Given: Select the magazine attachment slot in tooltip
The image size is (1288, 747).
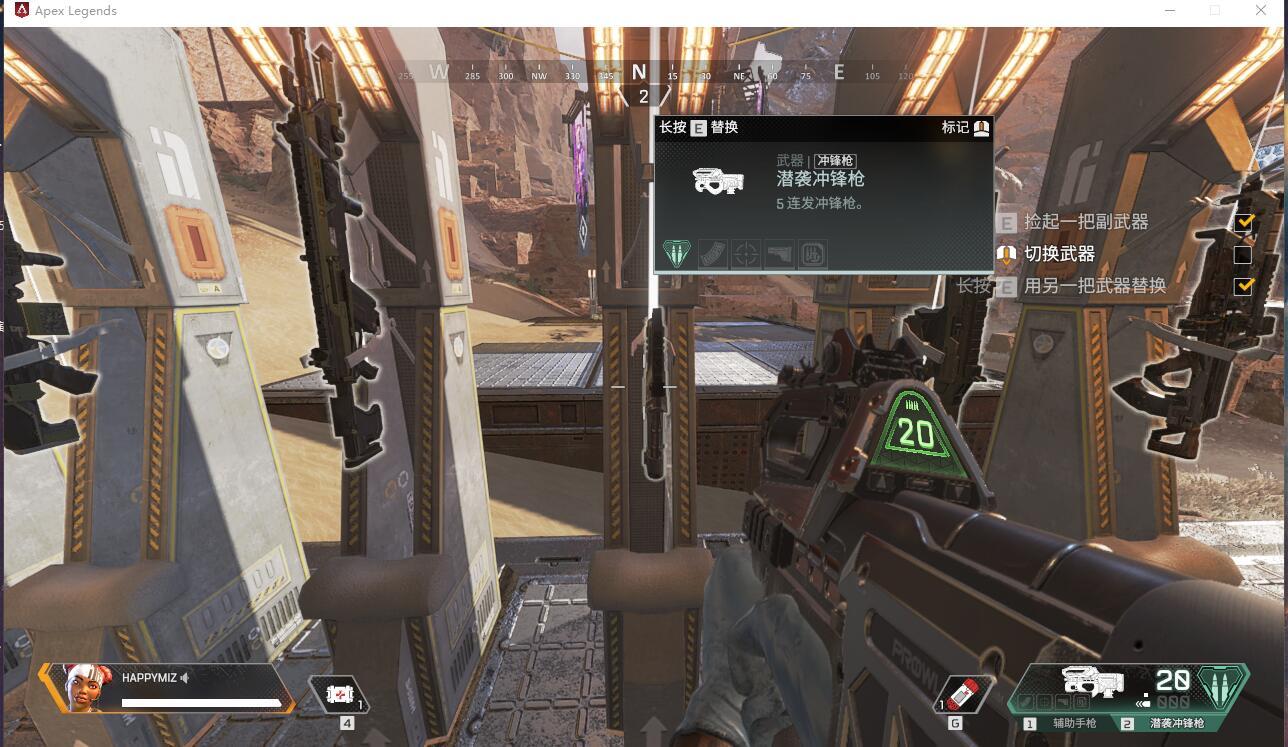Looking at the screenshot, I should tap(711, 254).
